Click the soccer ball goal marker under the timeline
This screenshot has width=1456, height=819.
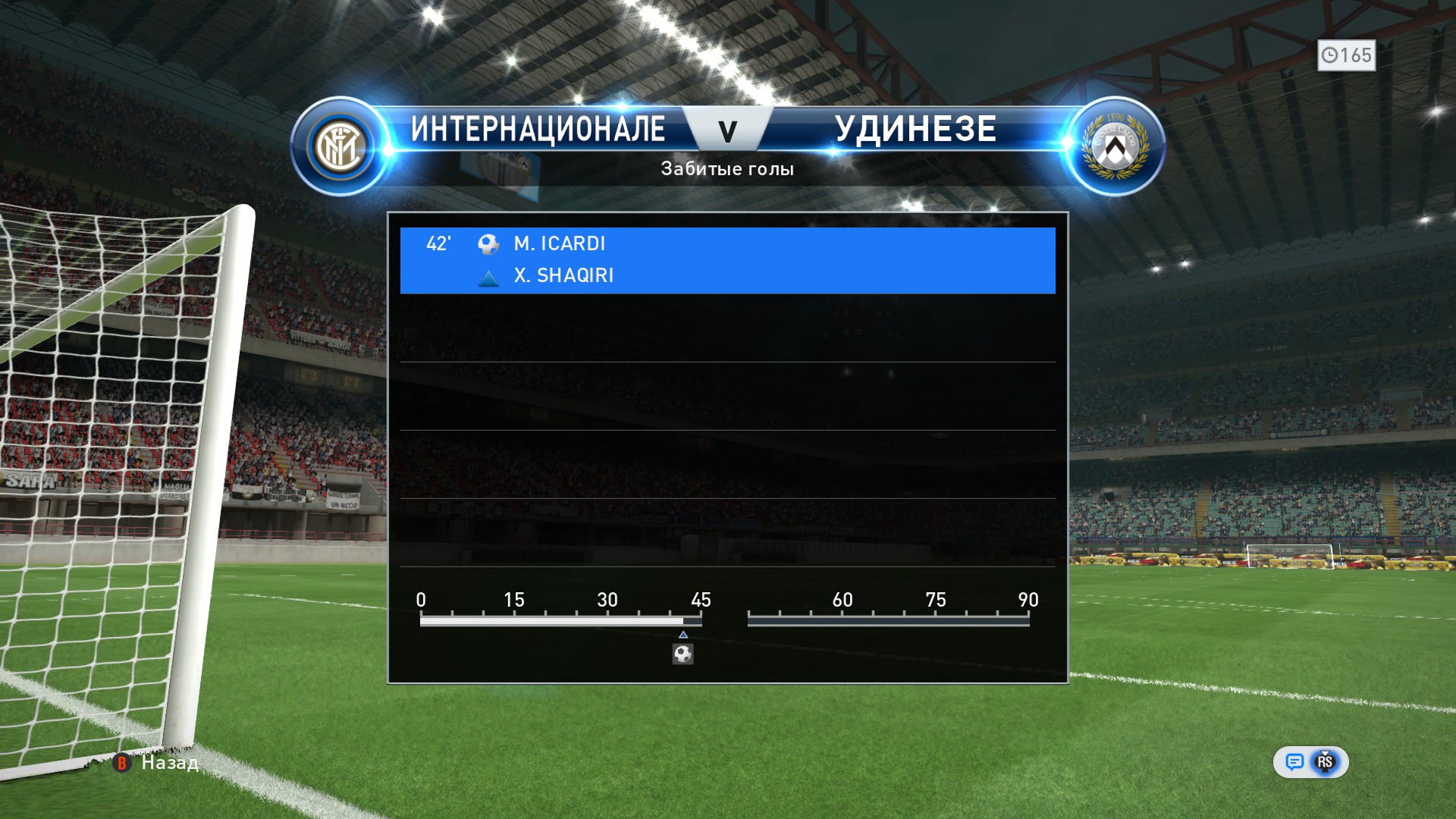(x=682, y=654)
